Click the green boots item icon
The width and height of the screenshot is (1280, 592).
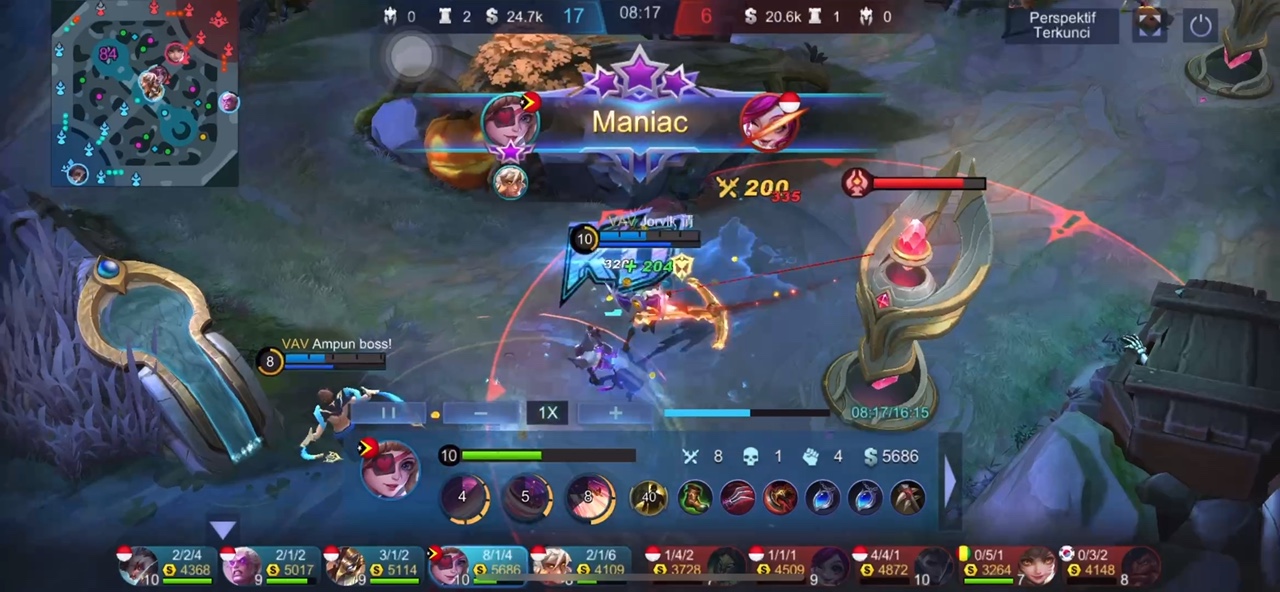pyautogui.click(x=694, y=497)
